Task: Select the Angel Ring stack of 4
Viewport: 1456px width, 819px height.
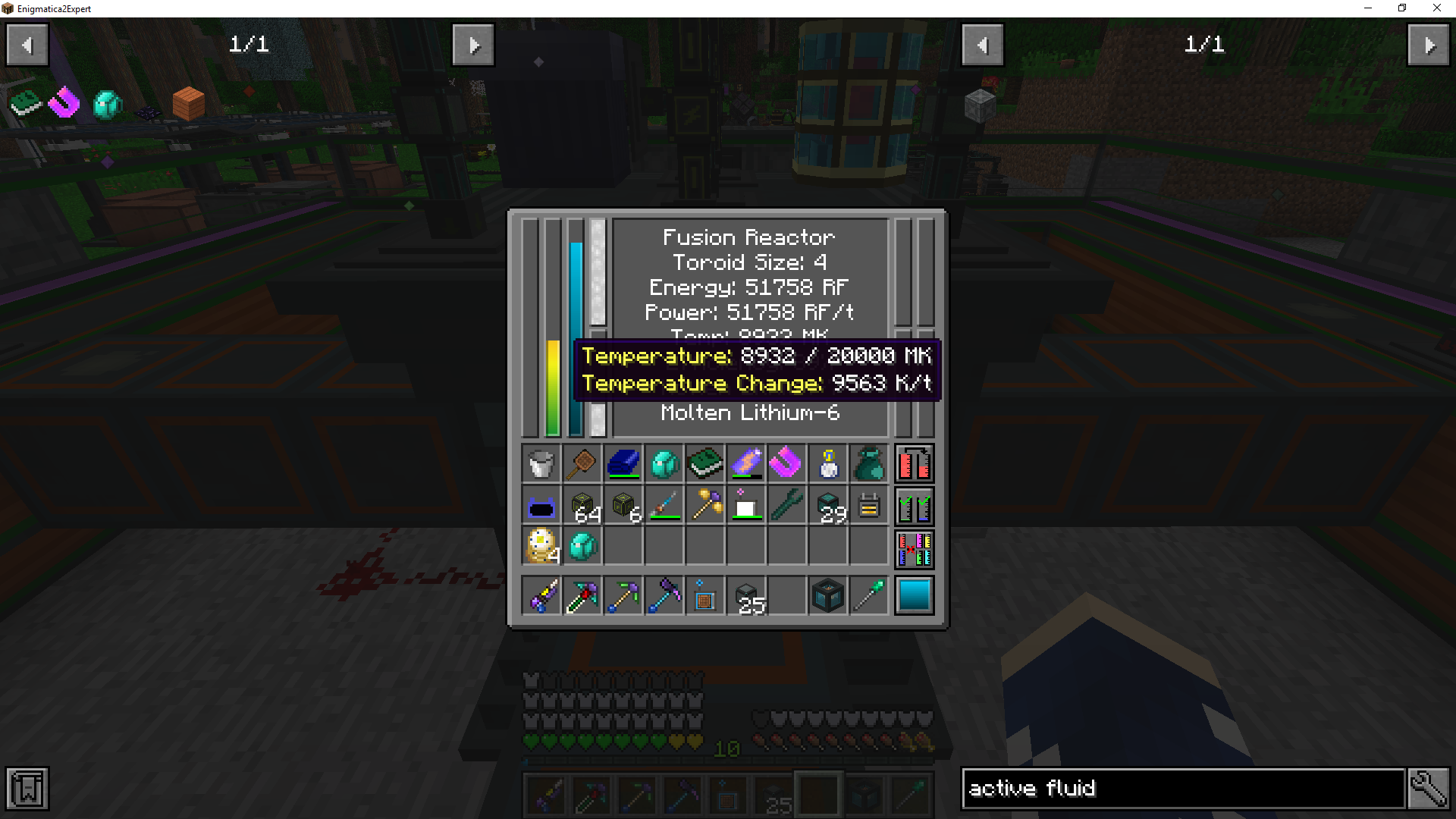Action: [541, 548]
